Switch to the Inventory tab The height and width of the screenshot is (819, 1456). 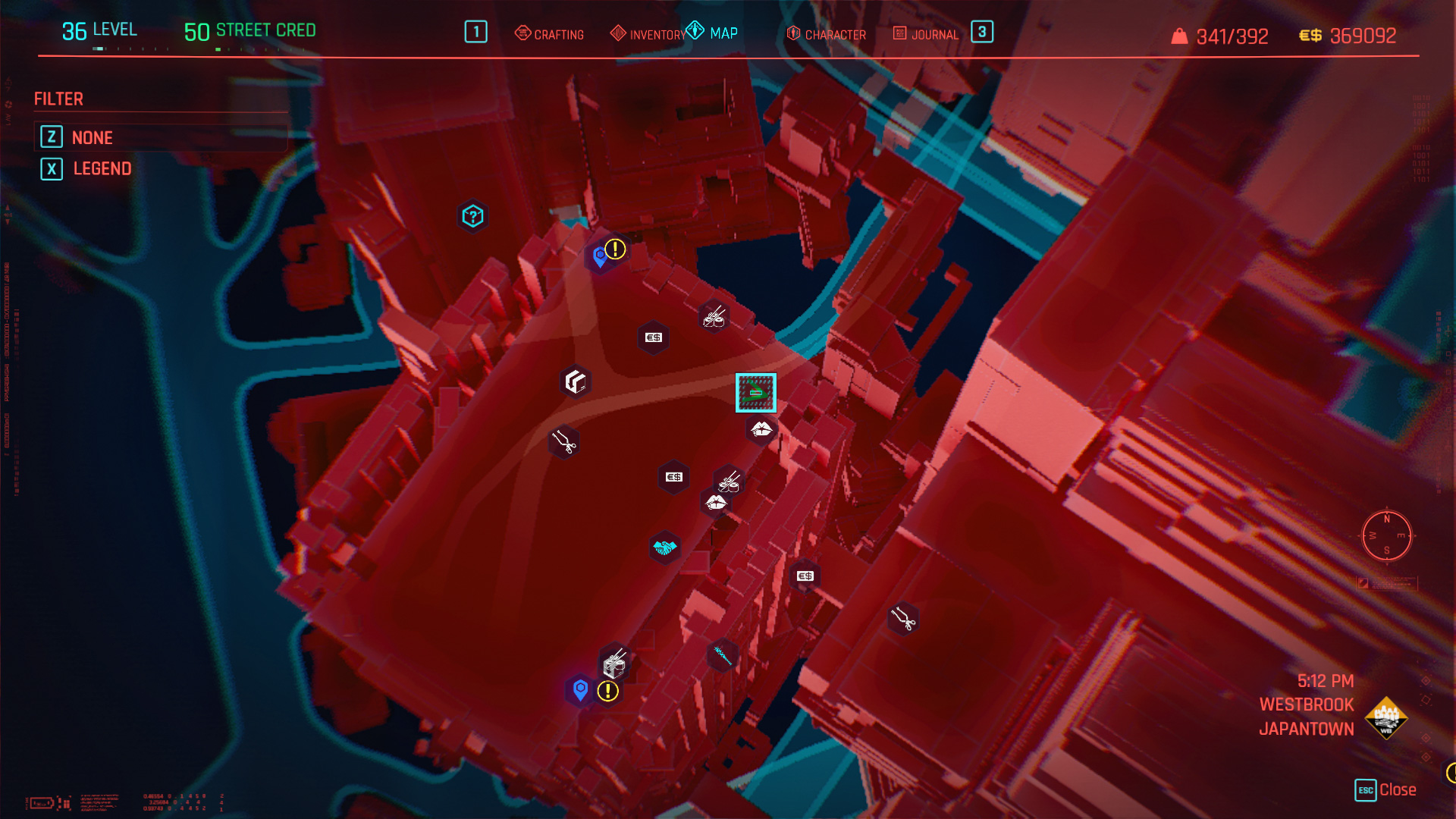(x=648, y=34)
